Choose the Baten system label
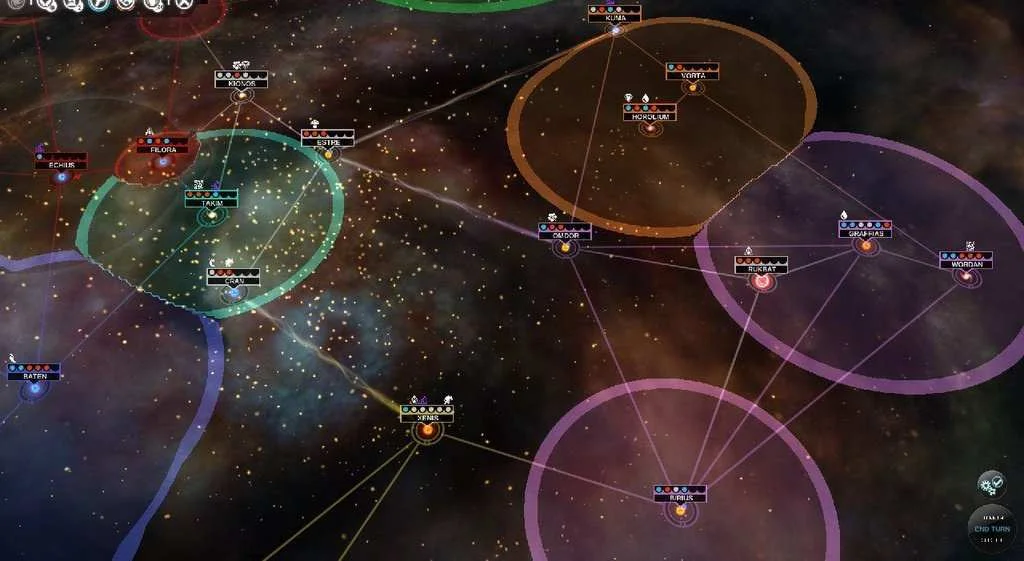1024x561 pixels. (x=34, y=376)
